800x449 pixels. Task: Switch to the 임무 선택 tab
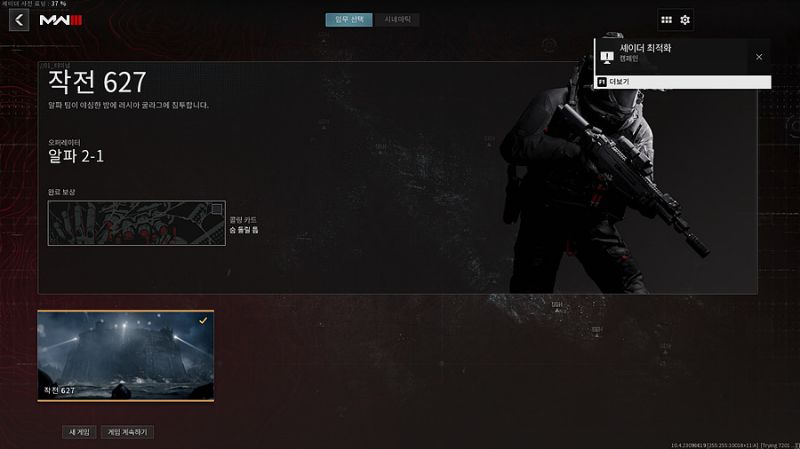click(348, 20)
